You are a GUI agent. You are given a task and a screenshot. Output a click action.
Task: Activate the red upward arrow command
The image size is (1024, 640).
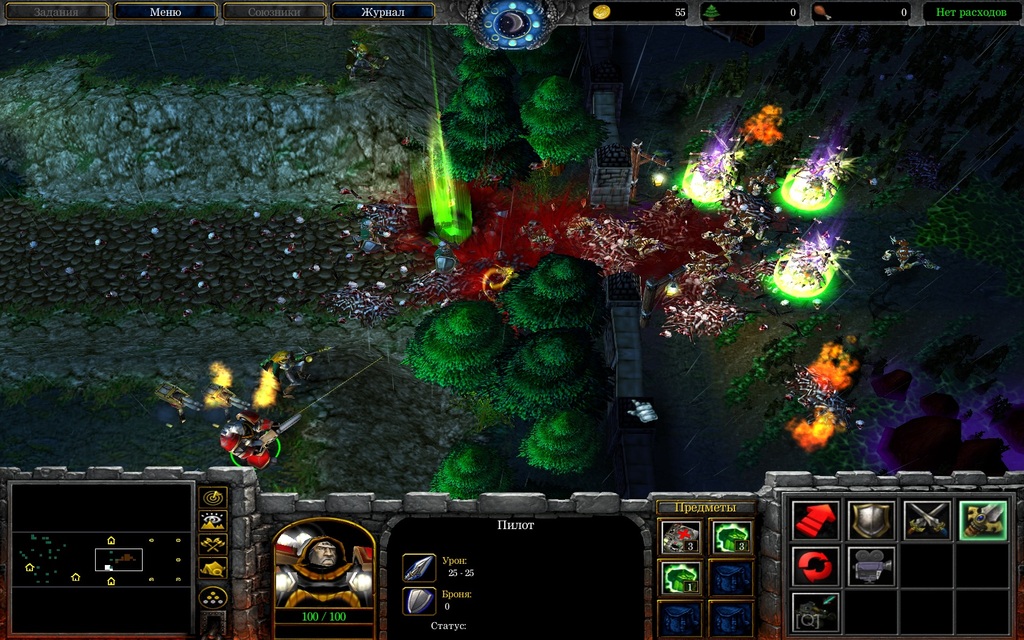tap(815, 521)
